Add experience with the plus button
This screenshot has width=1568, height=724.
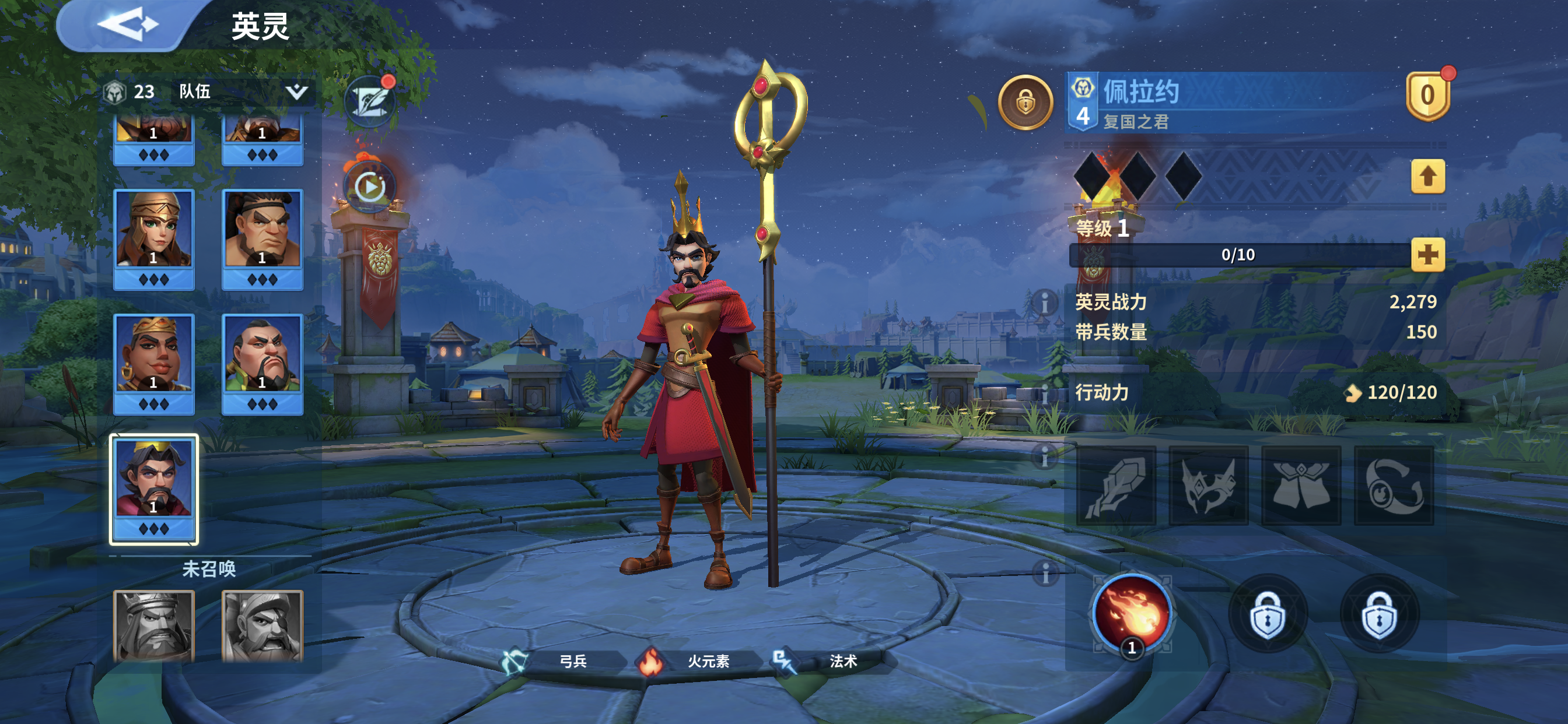click(1427, 255)
